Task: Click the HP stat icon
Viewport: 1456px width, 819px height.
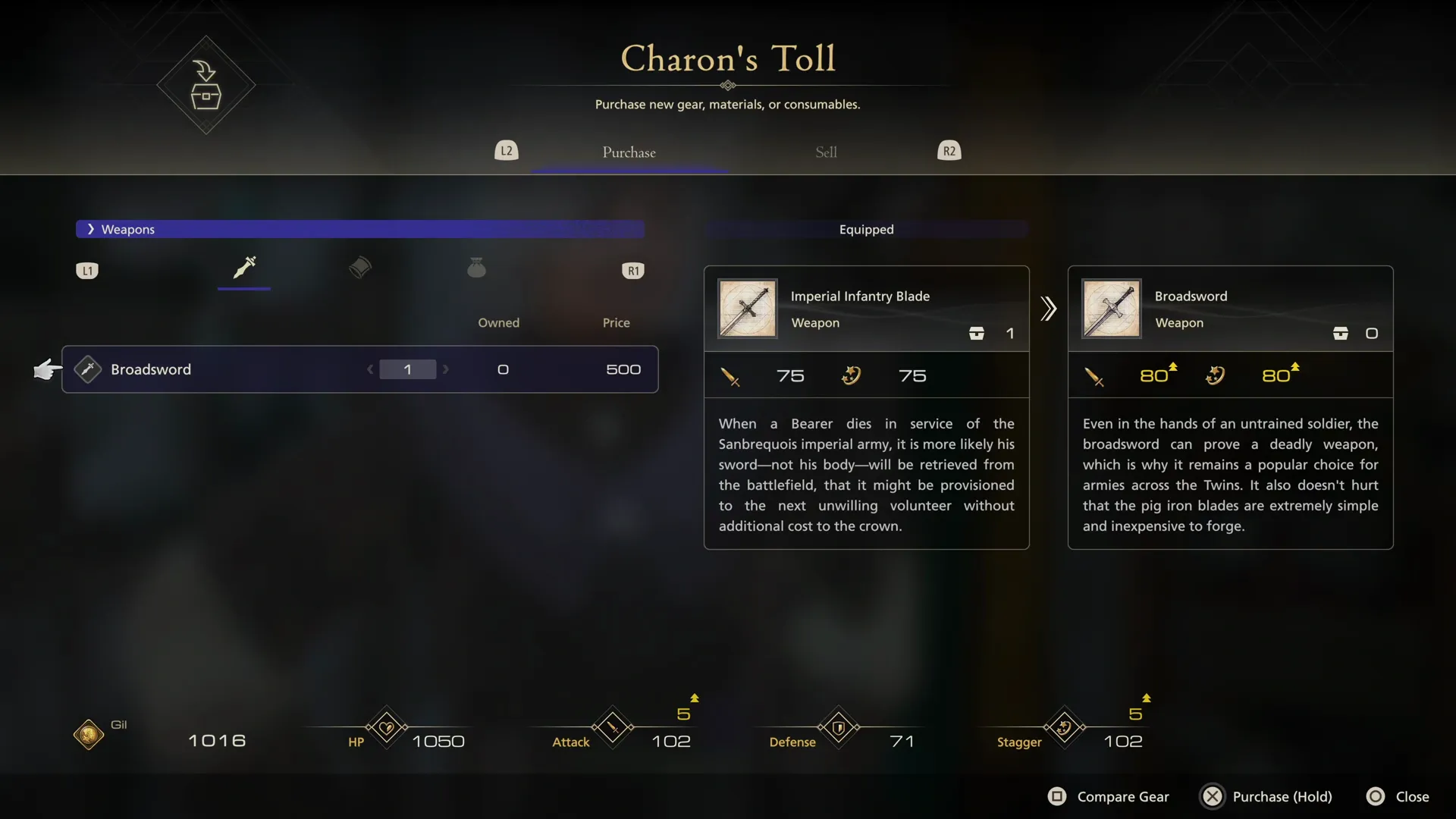Action: click(385, 728)
